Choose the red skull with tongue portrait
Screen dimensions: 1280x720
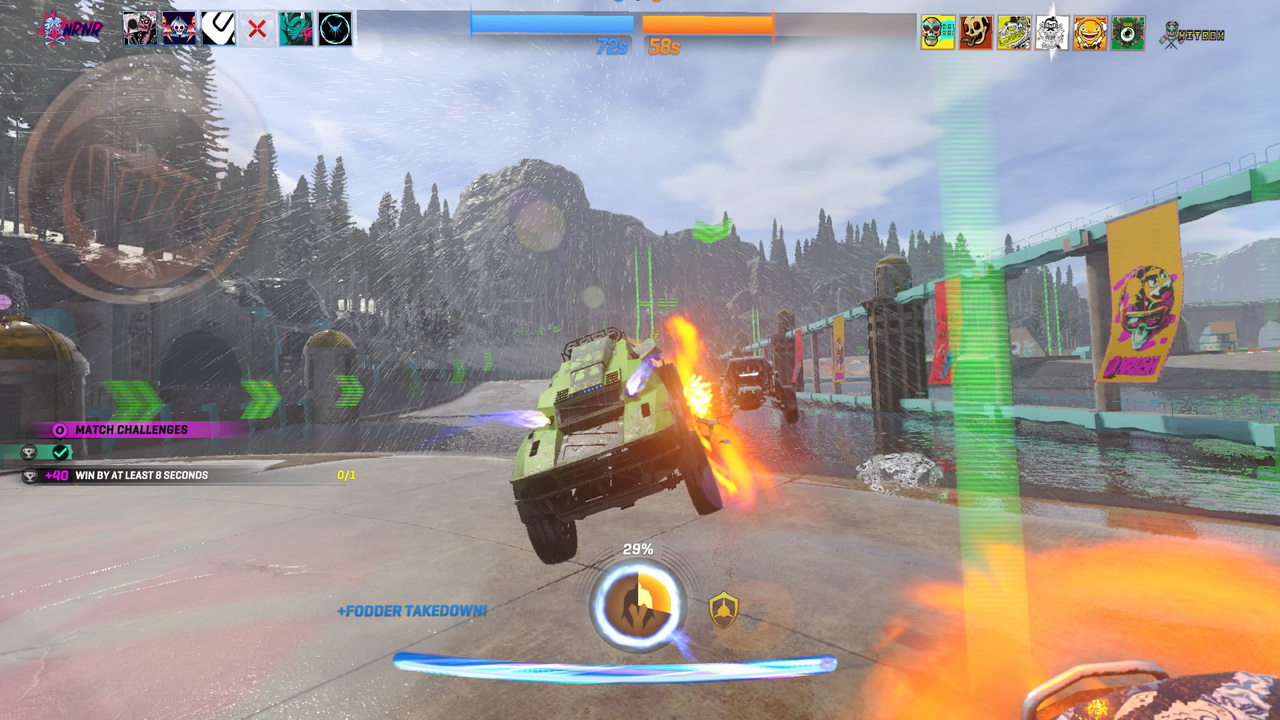976,32
